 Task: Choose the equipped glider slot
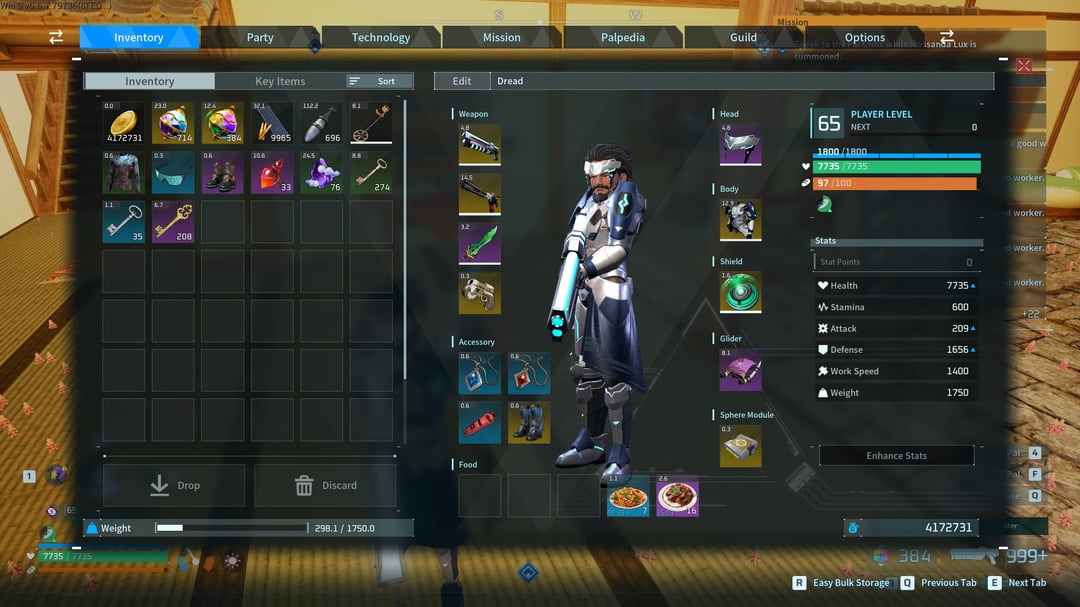pos(741,370)
